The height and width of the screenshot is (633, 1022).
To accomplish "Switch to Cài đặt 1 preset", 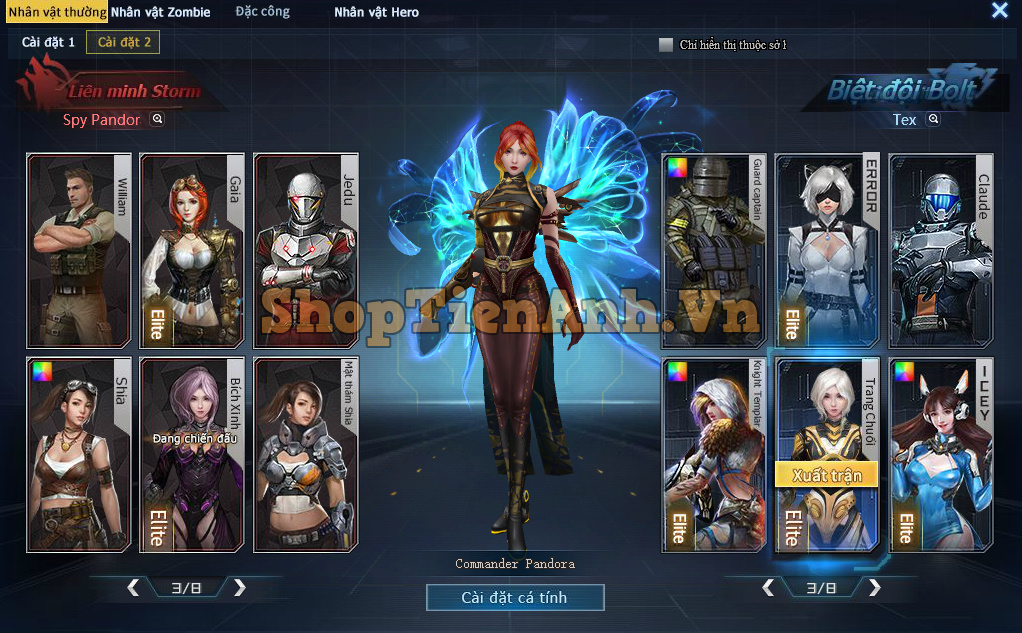I will coord(48,42).
